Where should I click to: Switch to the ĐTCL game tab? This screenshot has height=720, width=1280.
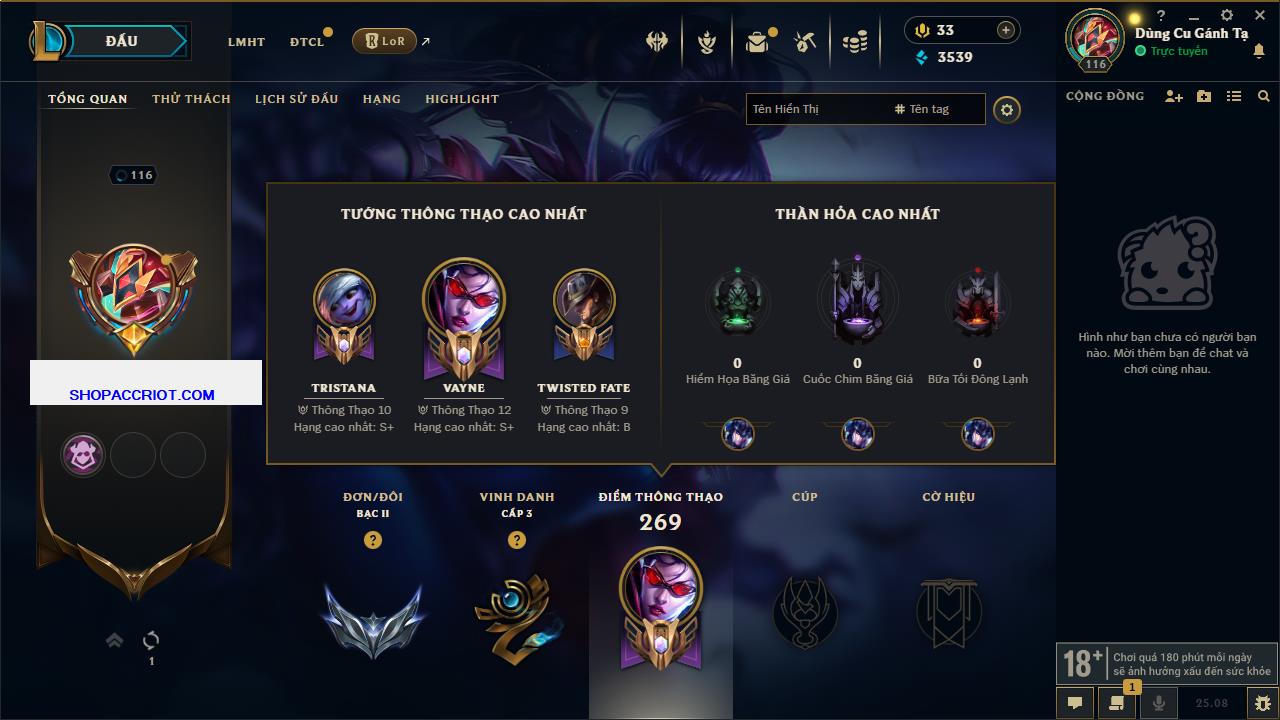[x=307, y=42]
